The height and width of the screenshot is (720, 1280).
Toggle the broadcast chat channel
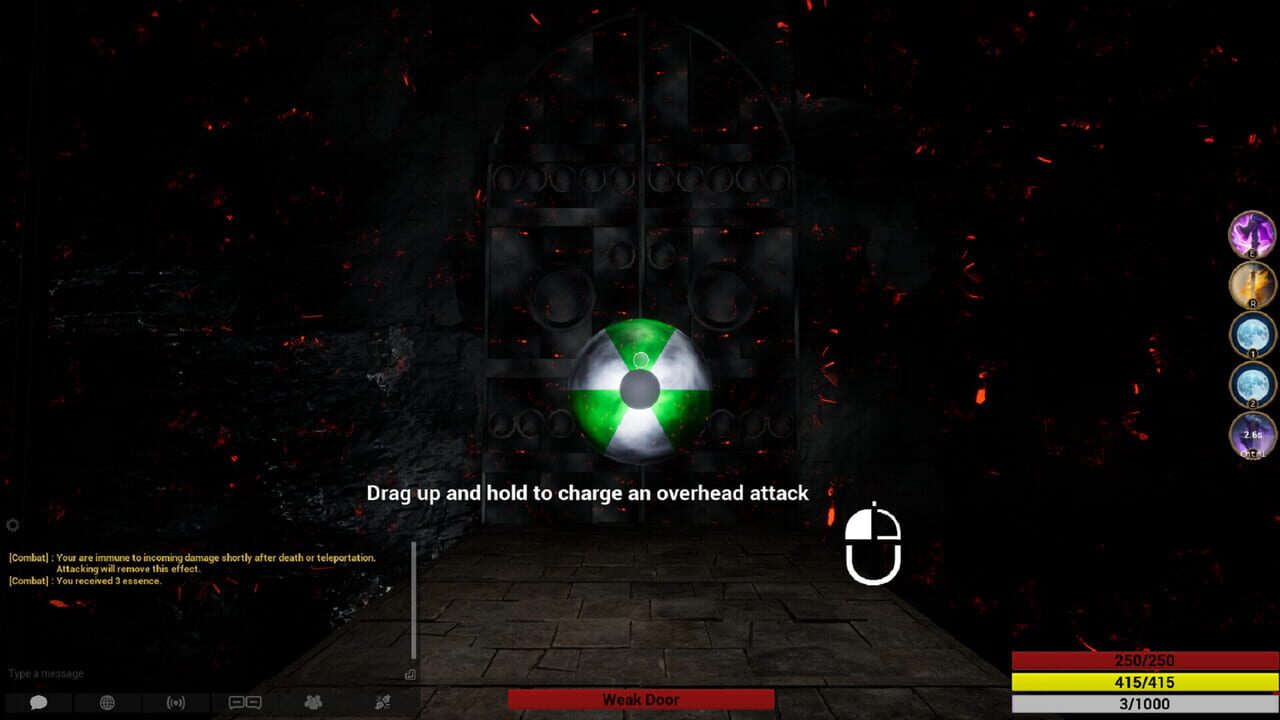point(175,701)
